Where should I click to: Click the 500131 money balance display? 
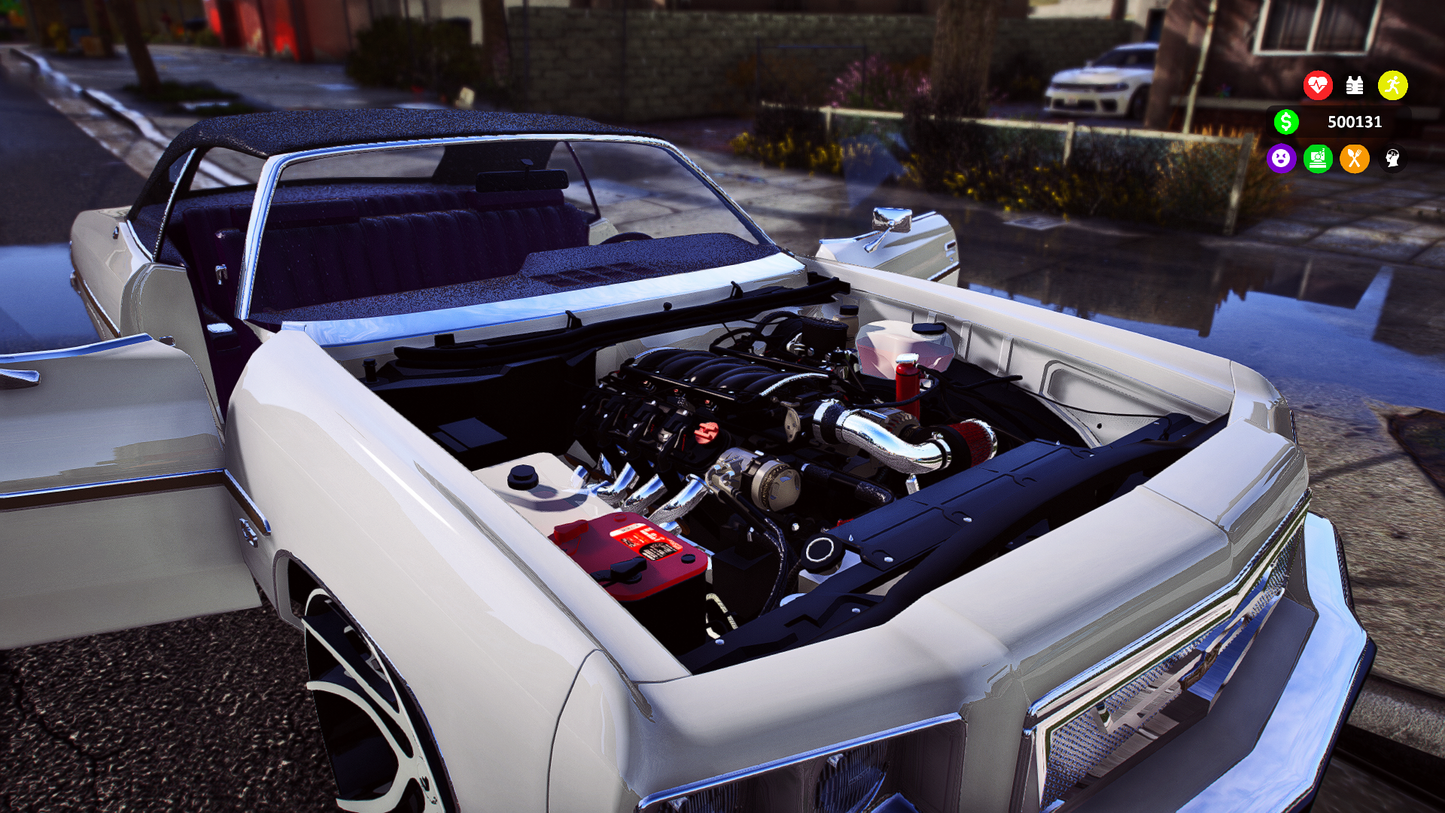point(1354,122)
